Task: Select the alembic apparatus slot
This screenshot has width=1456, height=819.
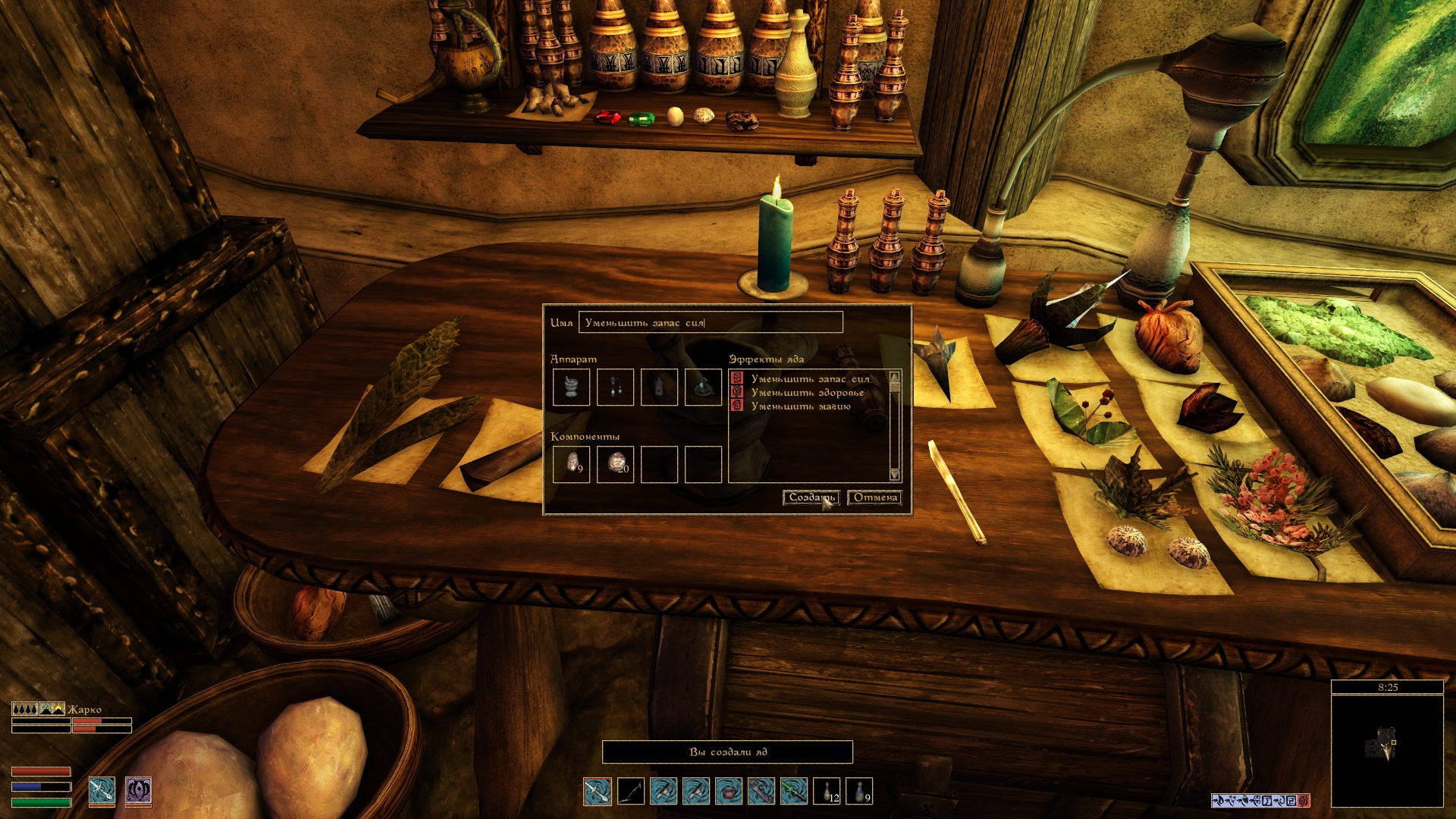Action: point(615,387)
